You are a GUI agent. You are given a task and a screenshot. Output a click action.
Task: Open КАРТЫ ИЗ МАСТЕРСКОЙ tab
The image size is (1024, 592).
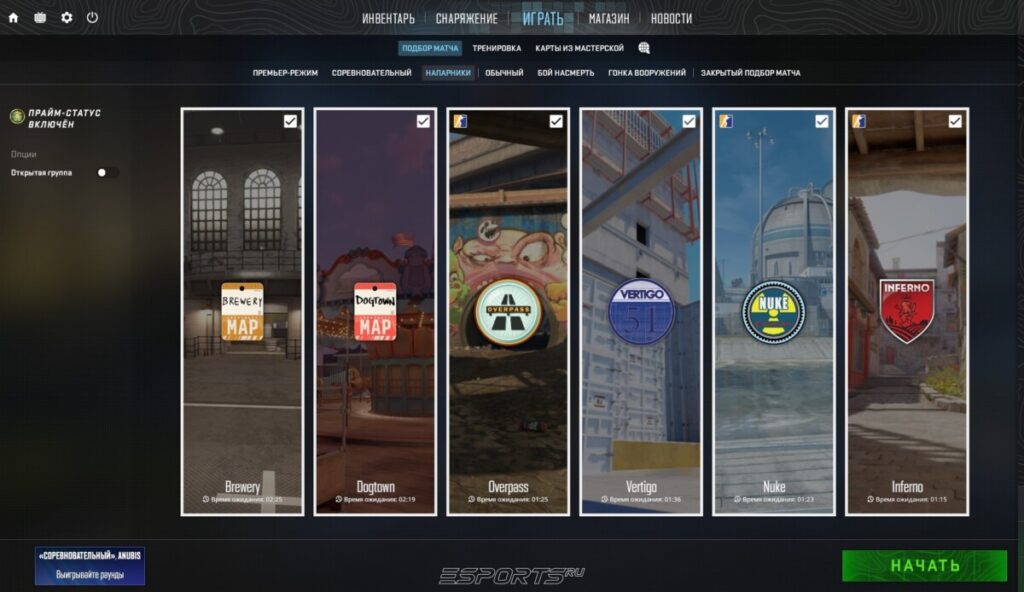pyautogui.click(x=579, y=48)
